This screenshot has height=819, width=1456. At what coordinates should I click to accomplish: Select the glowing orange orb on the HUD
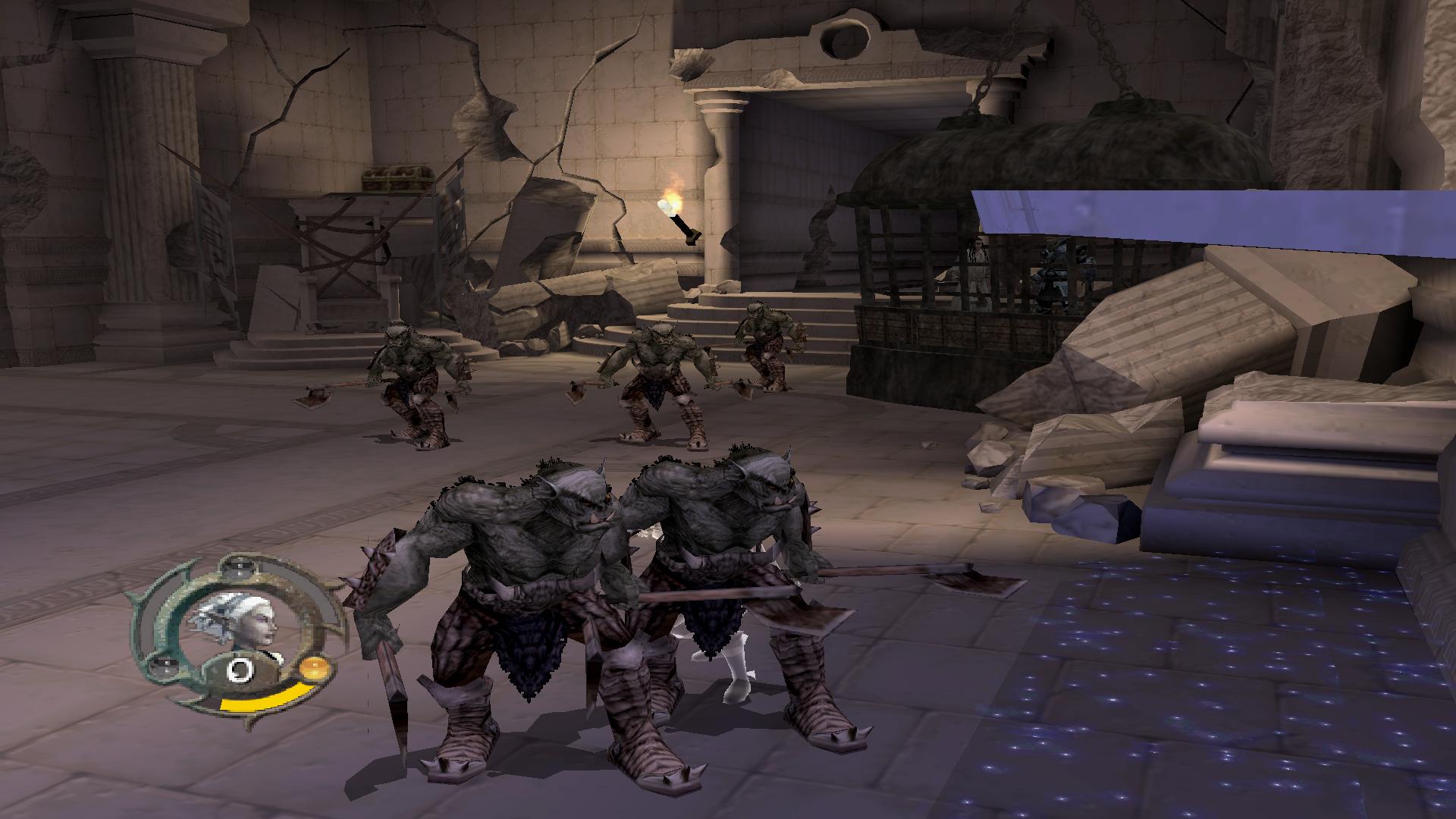[x=313, y=669]
